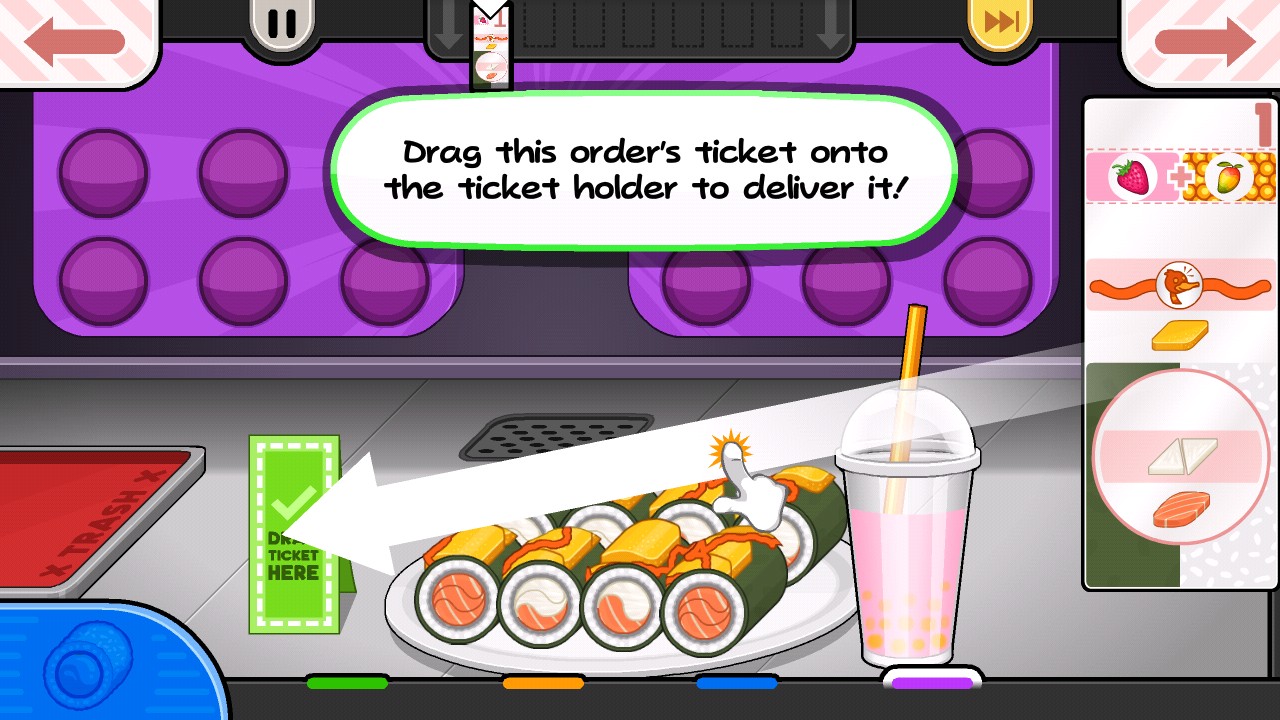Select the large order ticket with strawberry and mango
Image resolution: width=1280 pixels, height=720 pixels.
coord(1180,340)
